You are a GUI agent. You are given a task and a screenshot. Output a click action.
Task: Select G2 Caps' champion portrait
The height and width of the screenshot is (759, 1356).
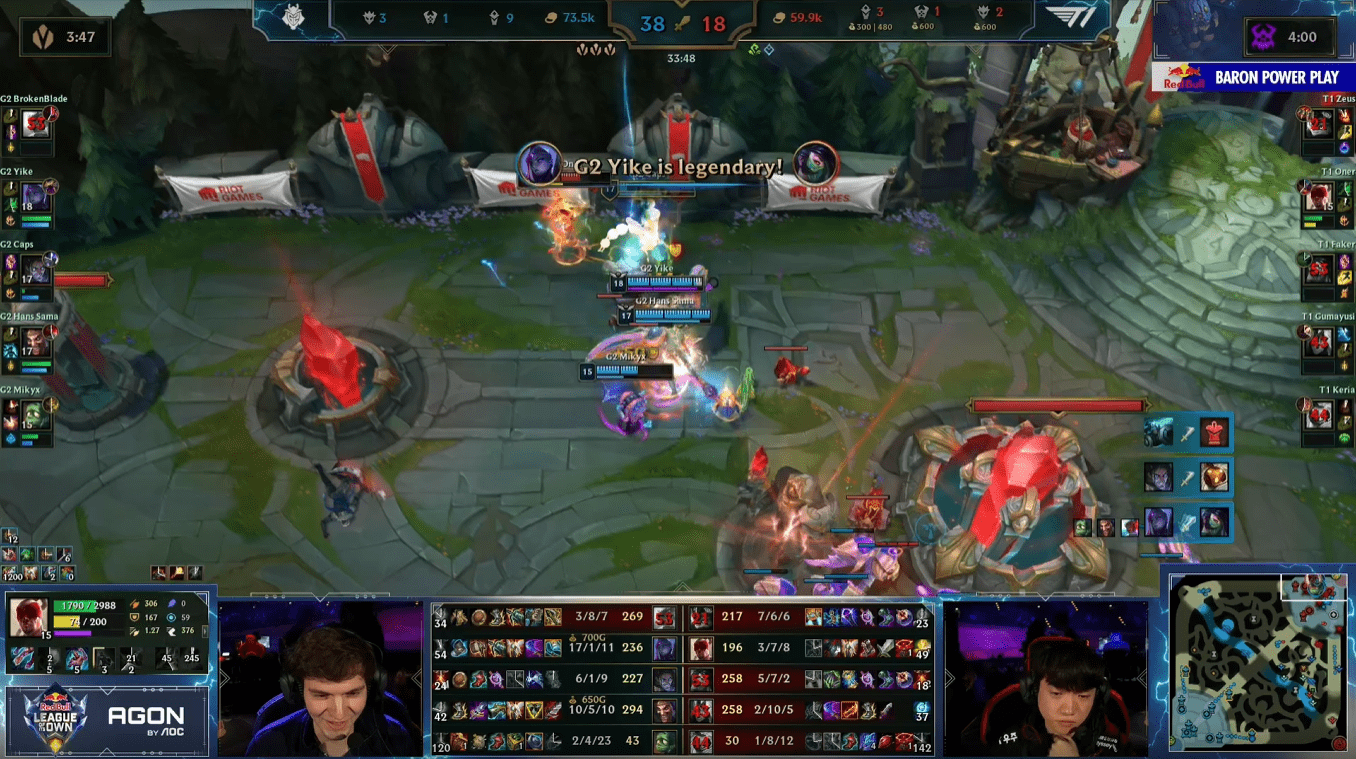pyautogui.click(x=36, y=270)
